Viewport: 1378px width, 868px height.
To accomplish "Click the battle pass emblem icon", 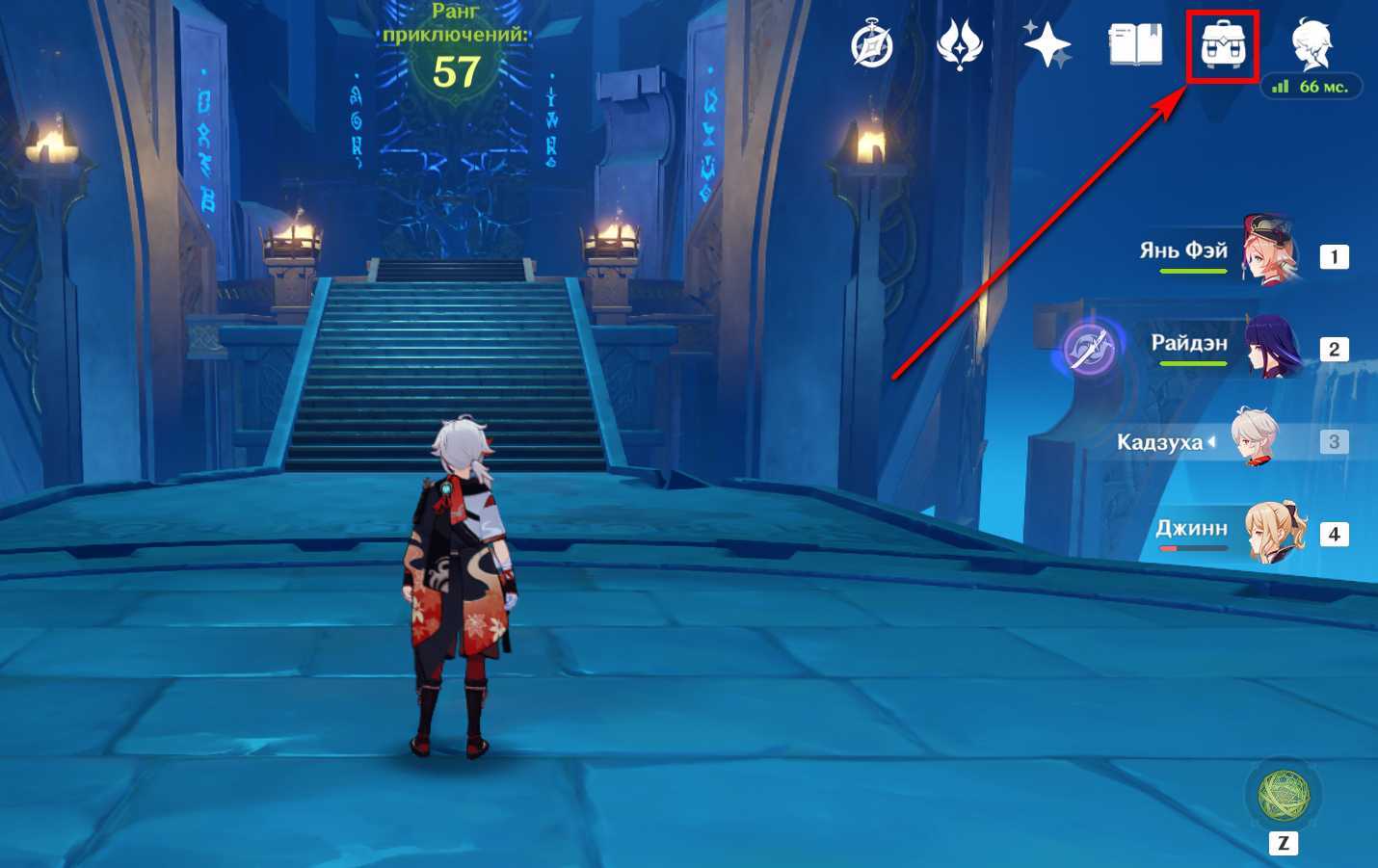I will click(x=959, y=45).
